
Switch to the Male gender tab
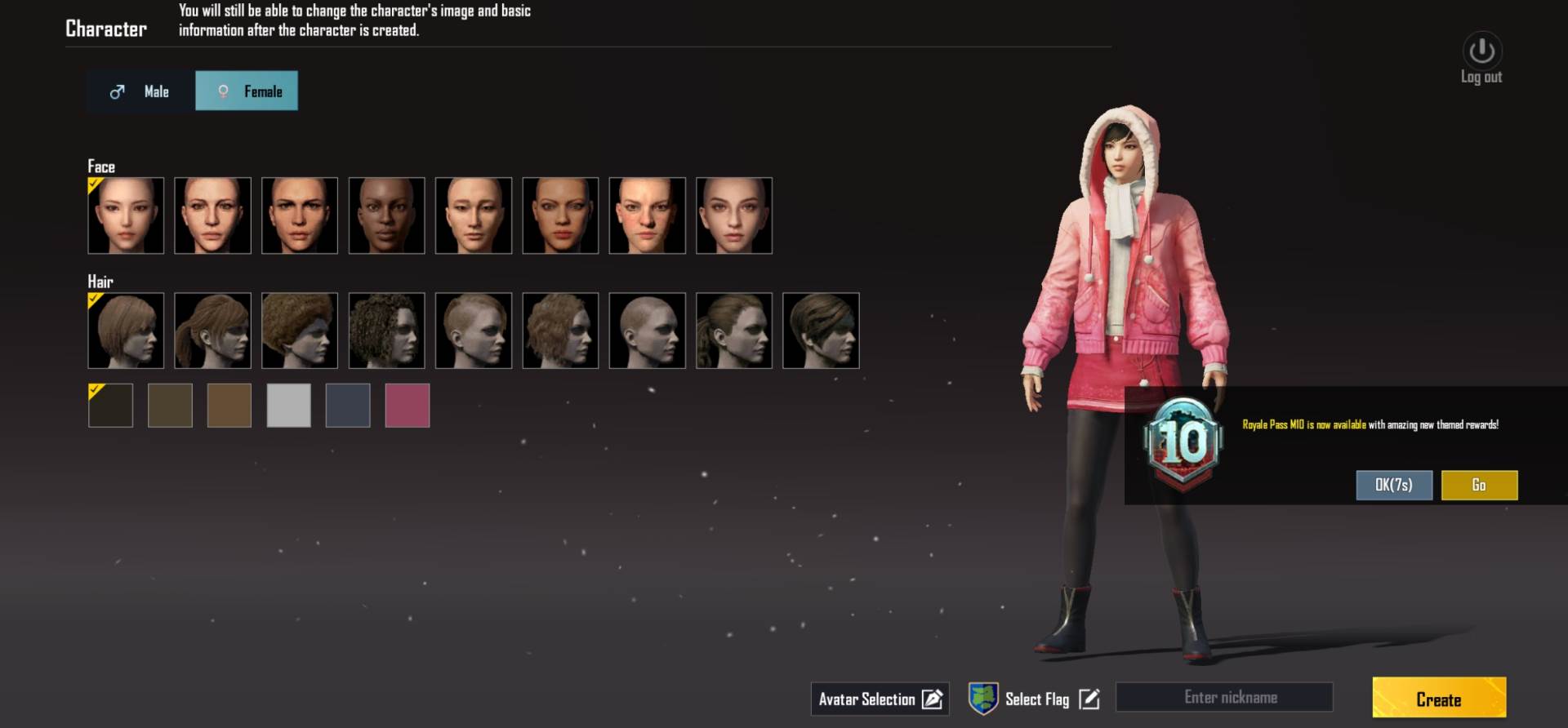[x=140, y=91]
